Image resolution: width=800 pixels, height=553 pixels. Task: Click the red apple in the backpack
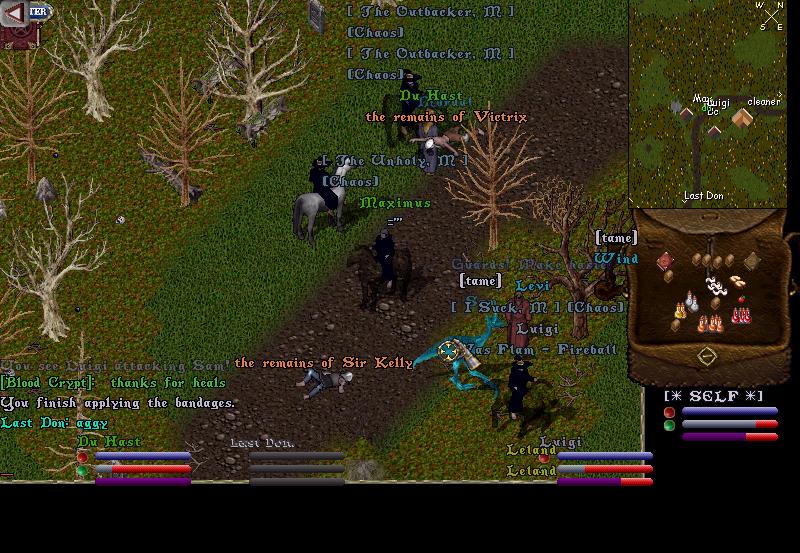pyautogui.click(x=741, y=298)
